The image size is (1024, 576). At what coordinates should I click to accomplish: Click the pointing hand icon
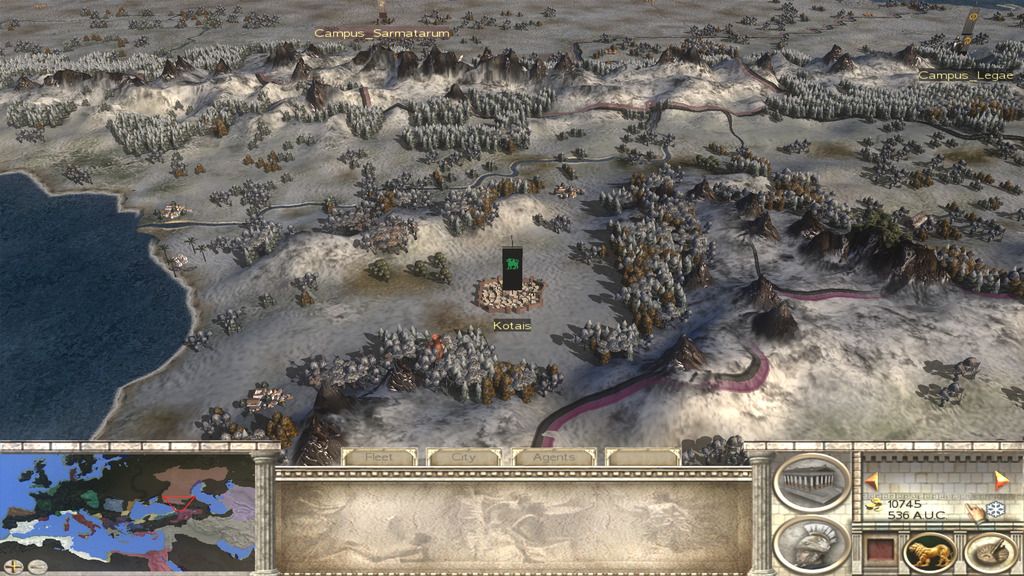click(975, 511)
